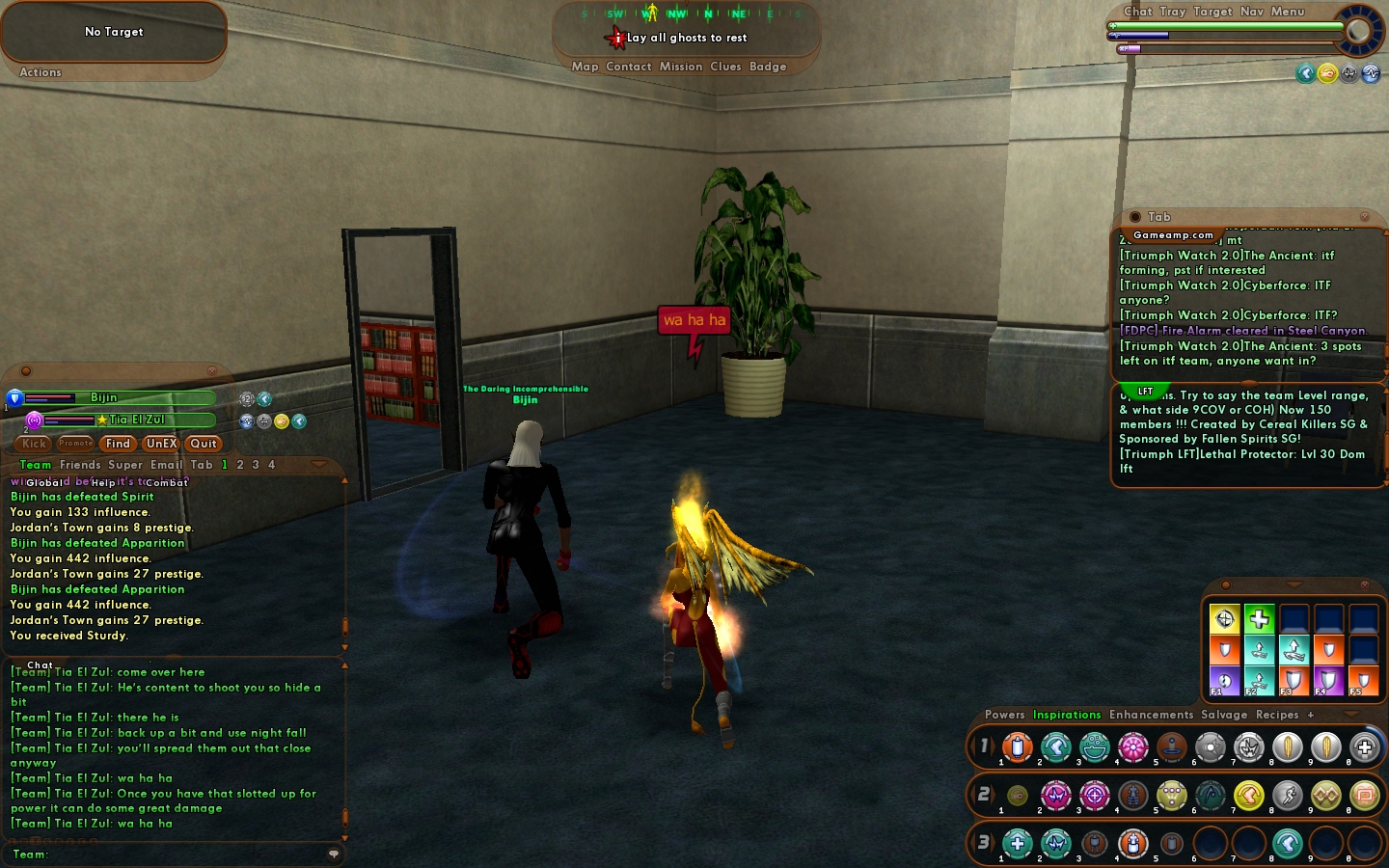
Task: Click the Find team members button
Action: point(118,444)
